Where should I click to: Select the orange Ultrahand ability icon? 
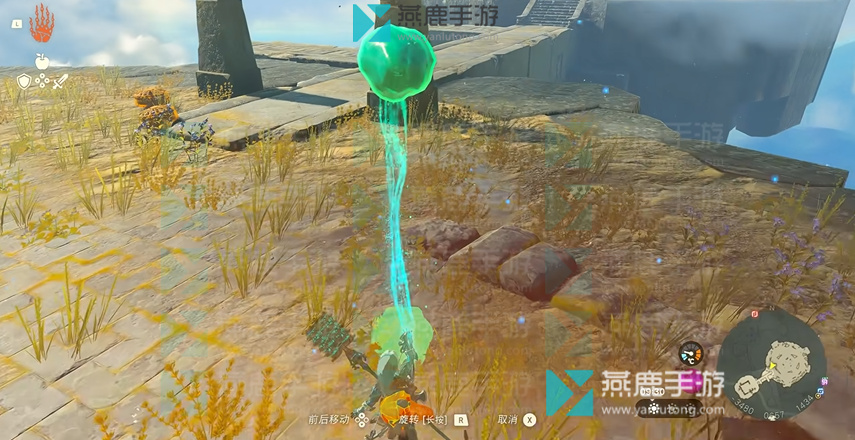(42, 22)
